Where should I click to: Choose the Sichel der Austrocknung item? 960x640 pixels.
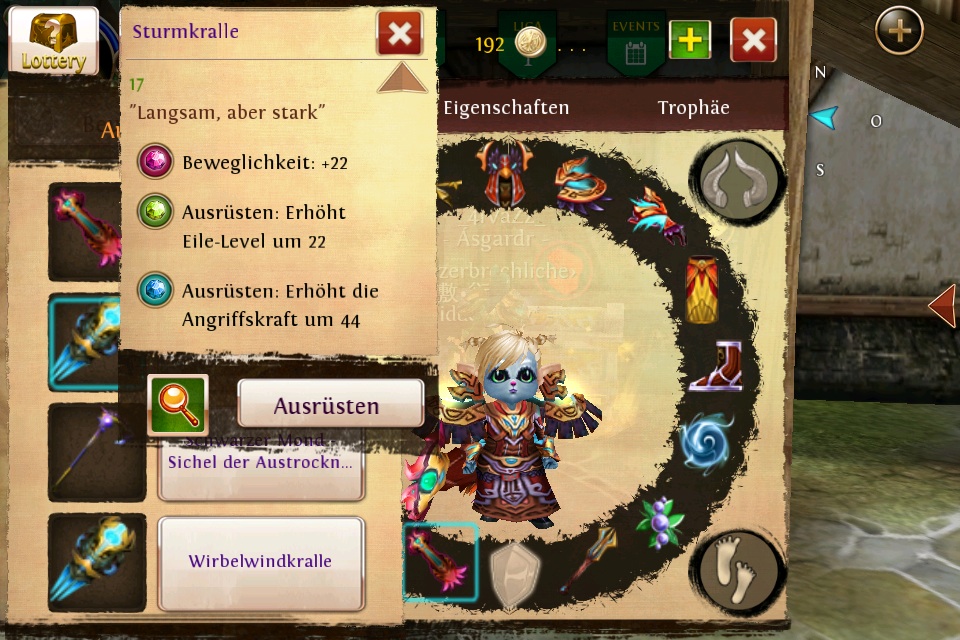(261, 463)
